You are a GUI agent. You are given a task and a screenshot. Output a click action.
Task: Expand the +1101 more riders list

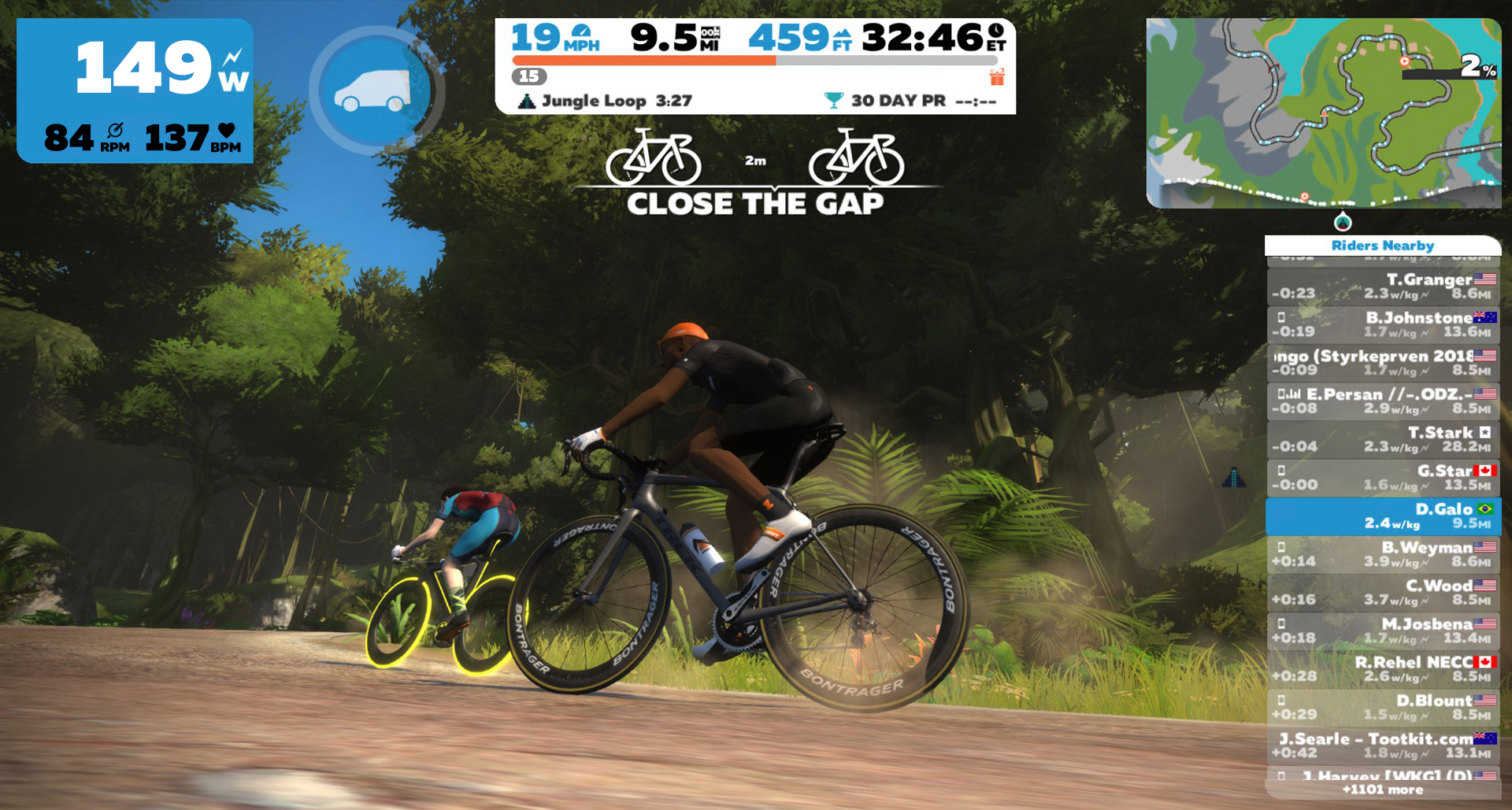tap(1383, 790)
